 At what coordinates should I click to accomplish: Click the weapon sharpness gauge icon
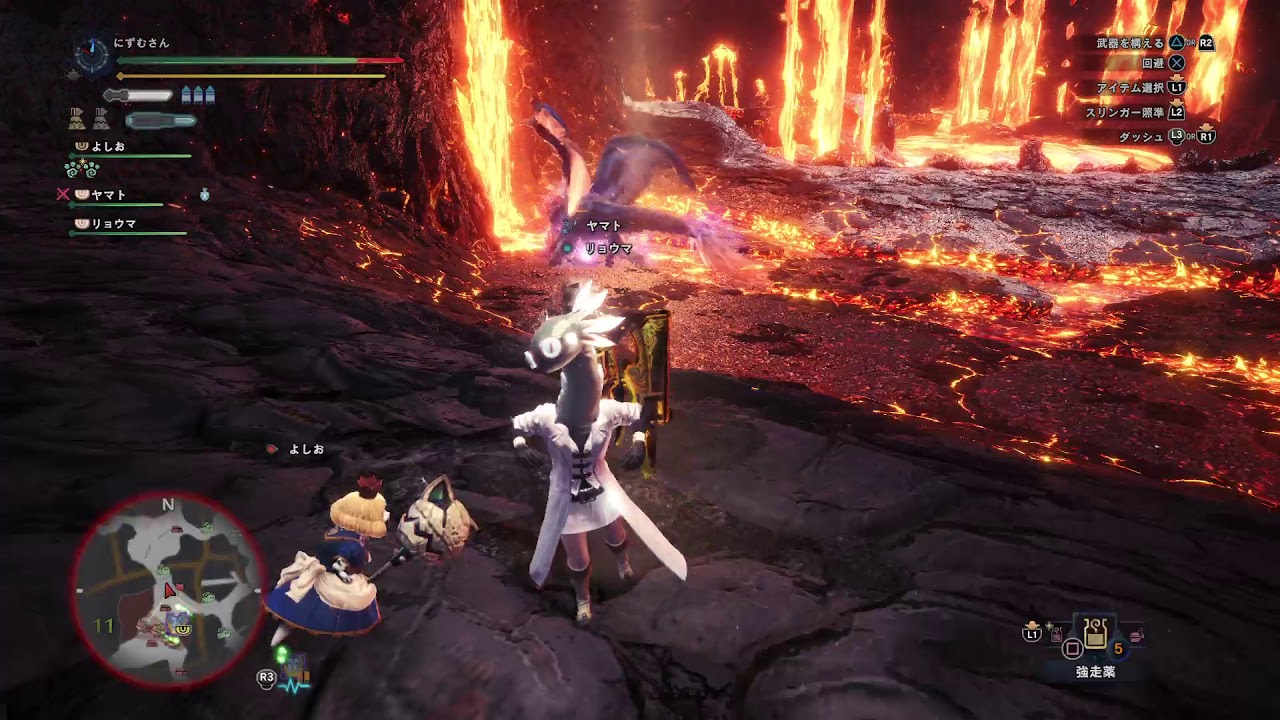(138, 96)
